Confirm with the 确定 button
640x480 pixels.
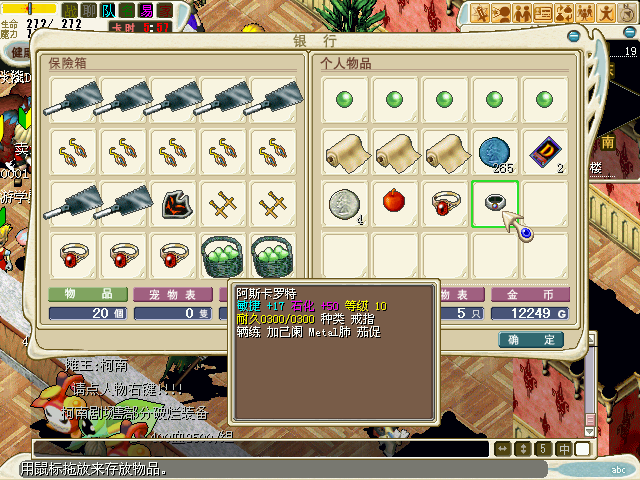(x=531, y=340)
